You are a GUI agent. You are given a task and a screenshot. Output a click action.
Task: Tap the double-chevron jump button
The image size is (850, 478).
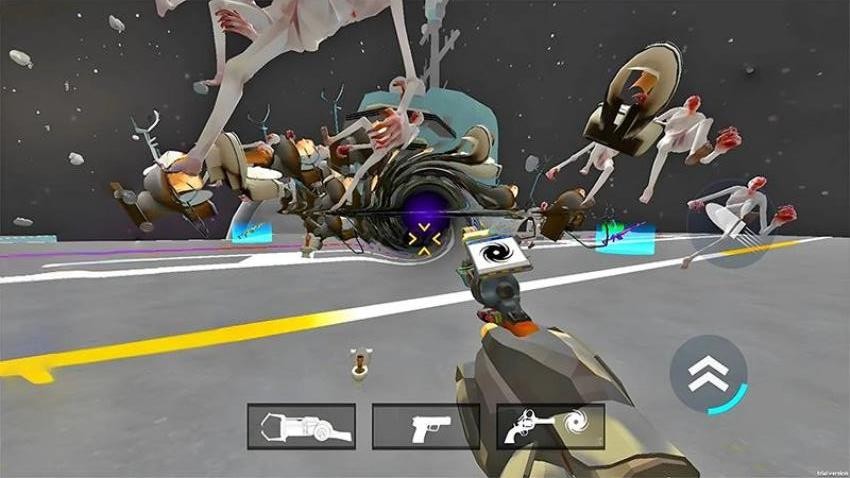[708, 374]
